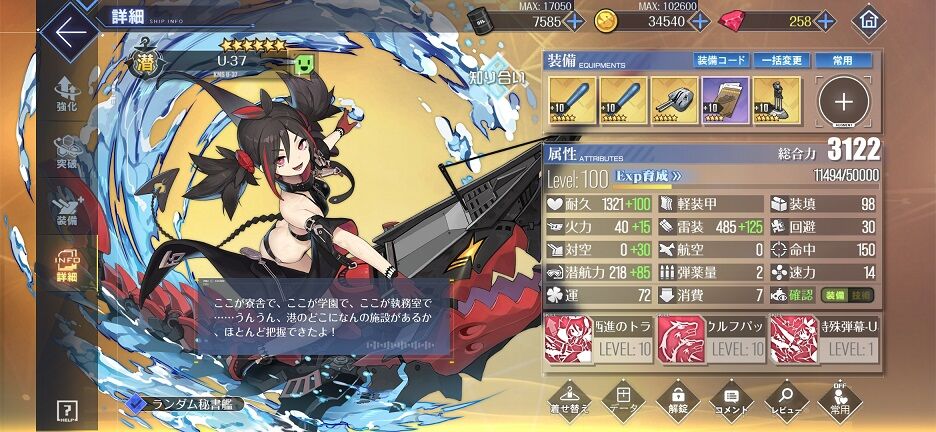Image resolution: width=936 pixels, height=432 pixels.
Task: Buy red gems with the plus button
Action: point(826,21)
